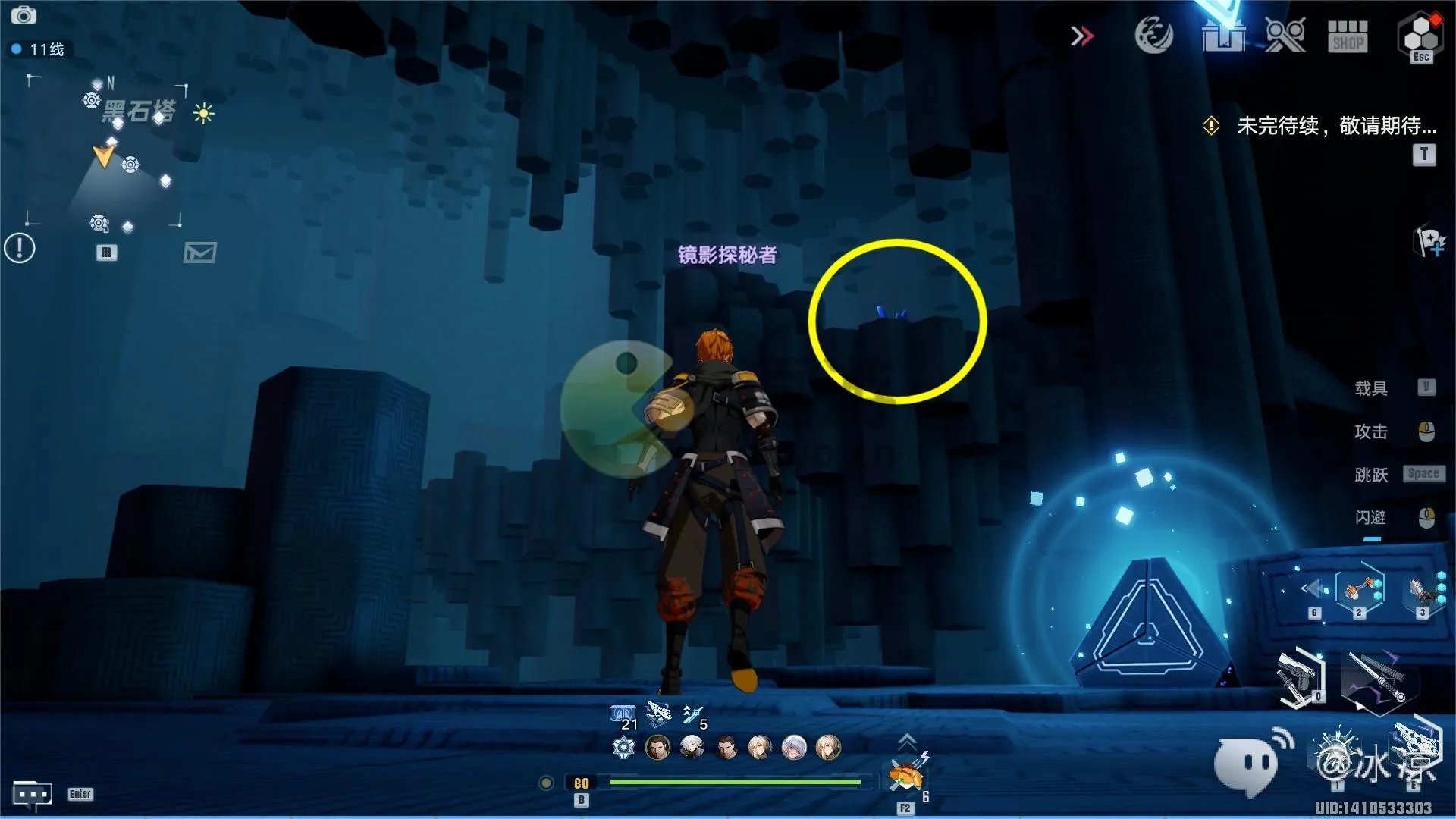Click the exclamation notice icon
Image resolution: width=1456 pixels, height=819 pixels.
pyautogui.click(x=20, y=248)
